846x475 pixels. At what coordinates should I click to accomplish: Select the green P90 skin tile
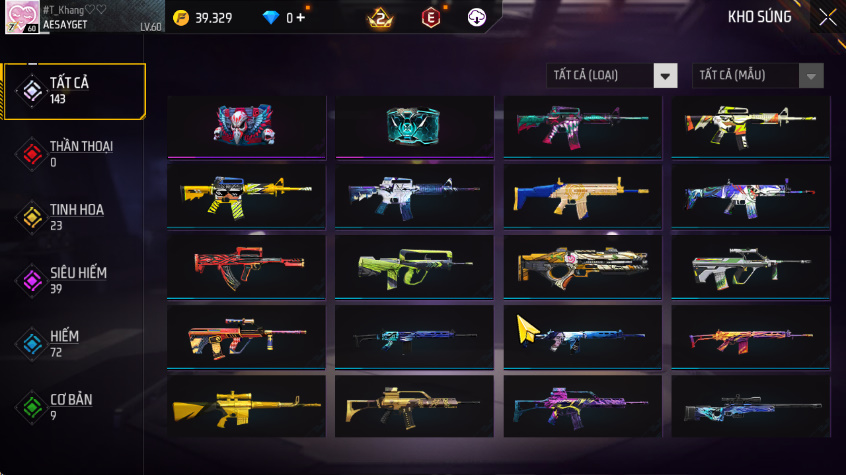pyautogui.click(x=414, y=264)
